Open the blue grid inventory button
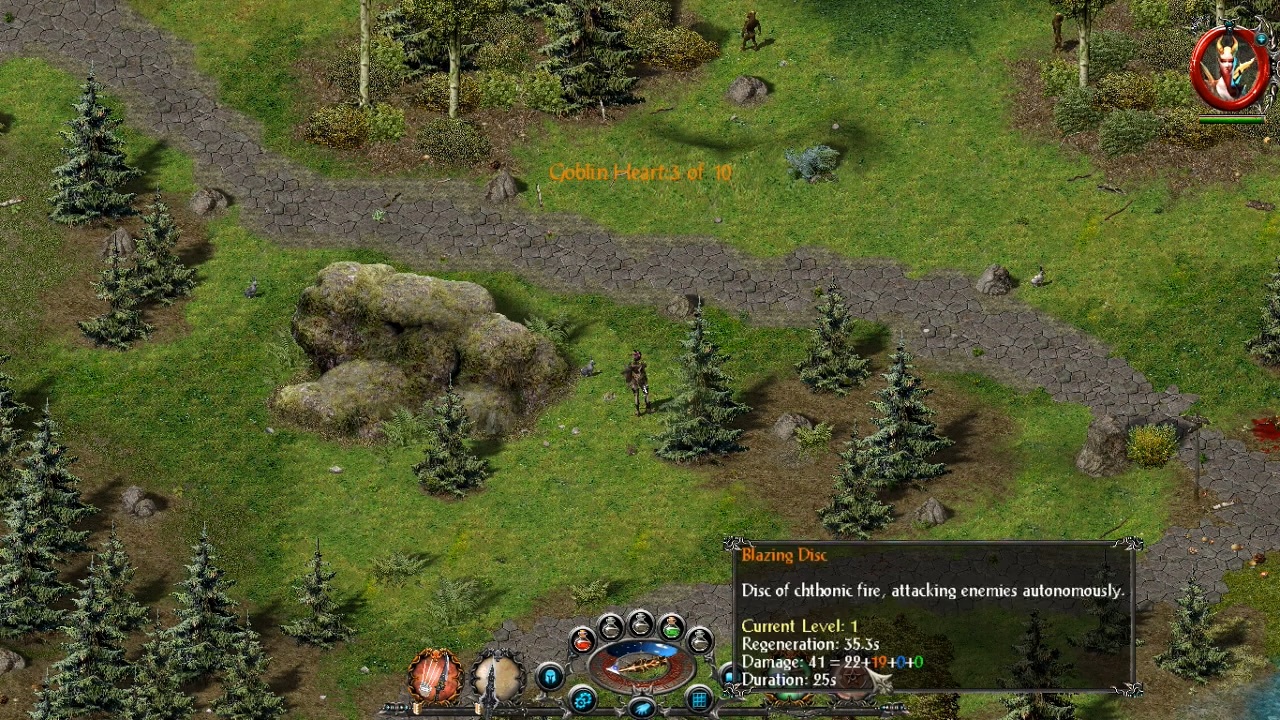Image resolution: width=1280 pixels, height=720 pixels. (699, 699)
